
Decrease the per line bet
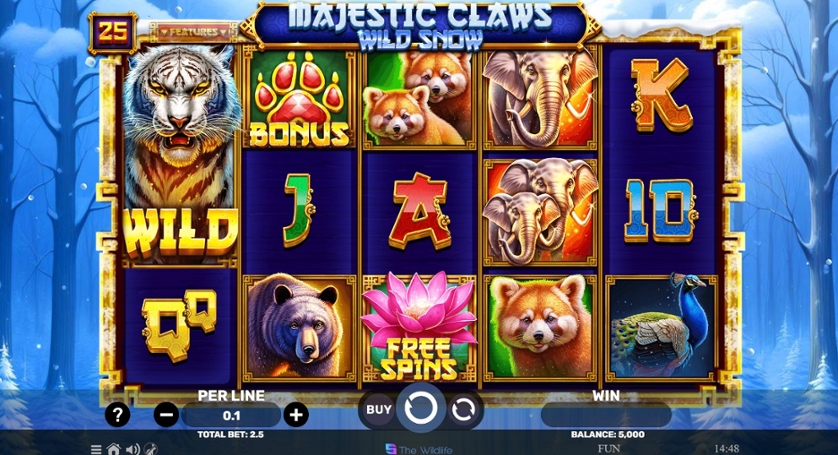(x=167, y=414)
